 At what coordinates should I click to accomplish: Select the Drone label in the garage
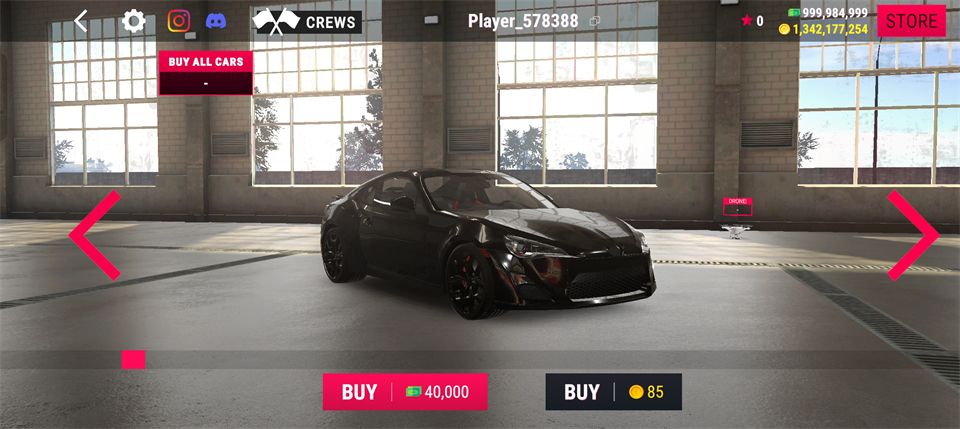coord(737,206)
